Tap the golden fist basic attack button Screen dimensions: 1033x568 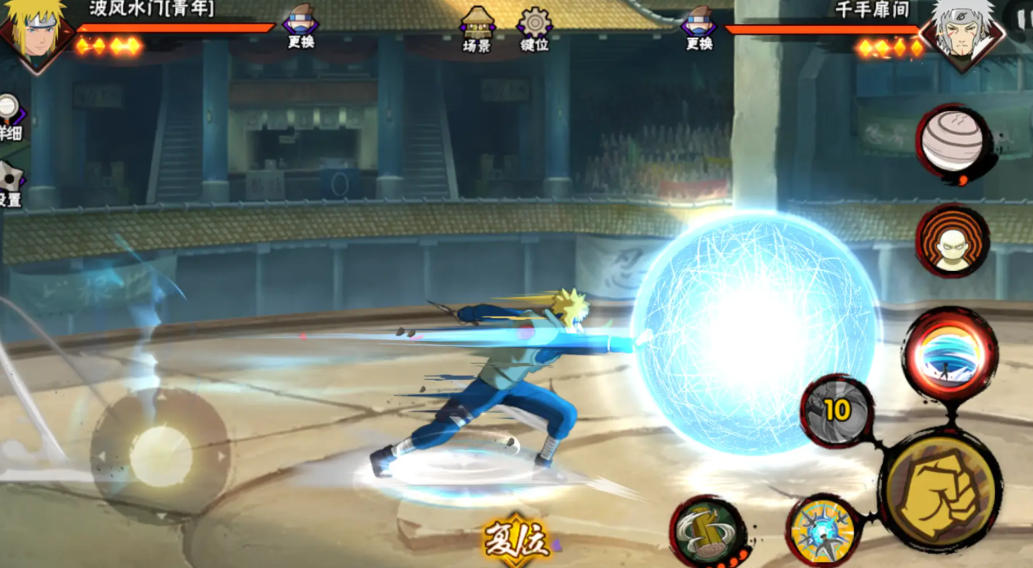(939, 490)
